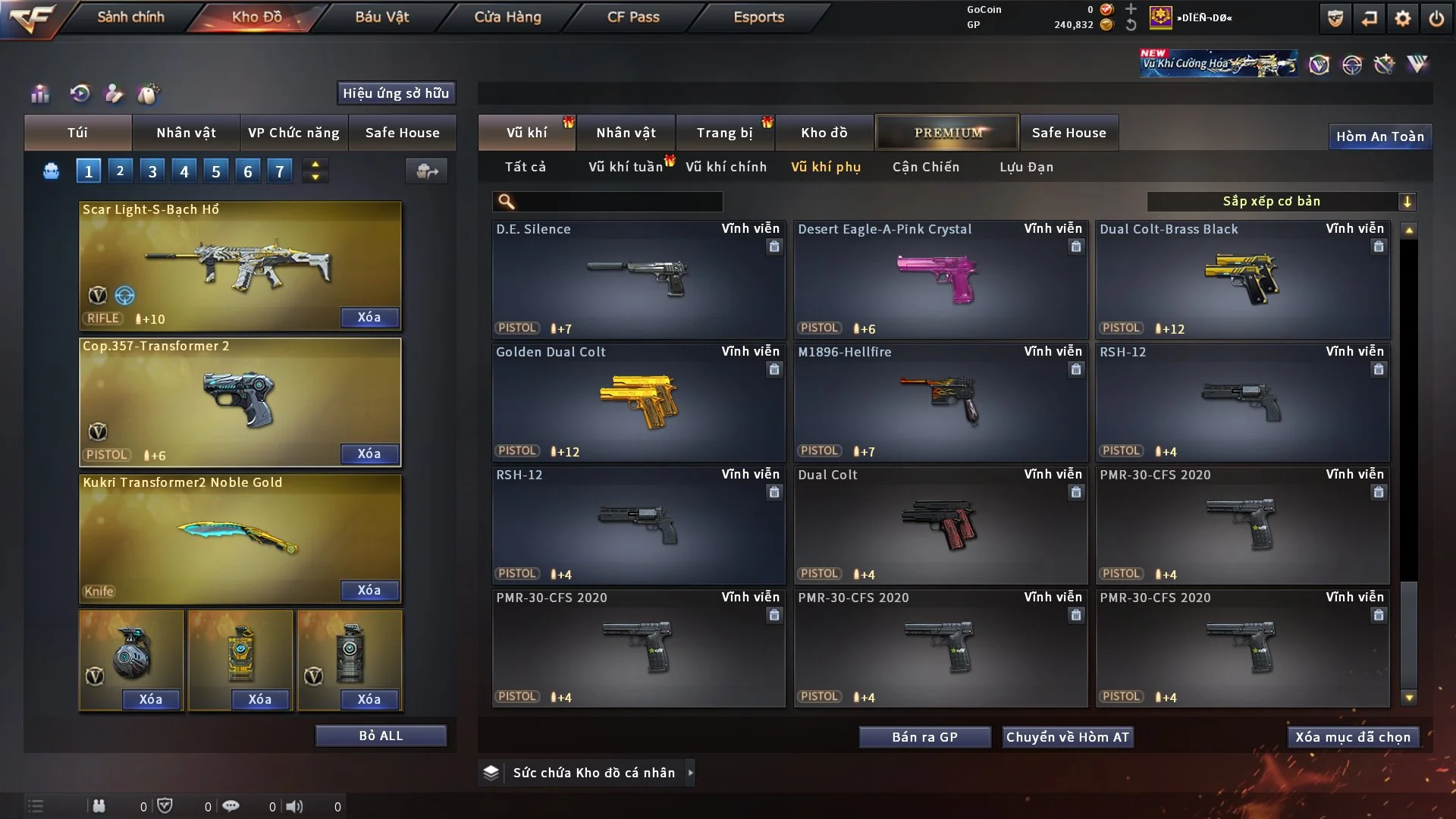Viewport: 1456px width, 819px height.
Task: Open the Hòm An Toàn safe box
Action: click(x=1380, y=136)
